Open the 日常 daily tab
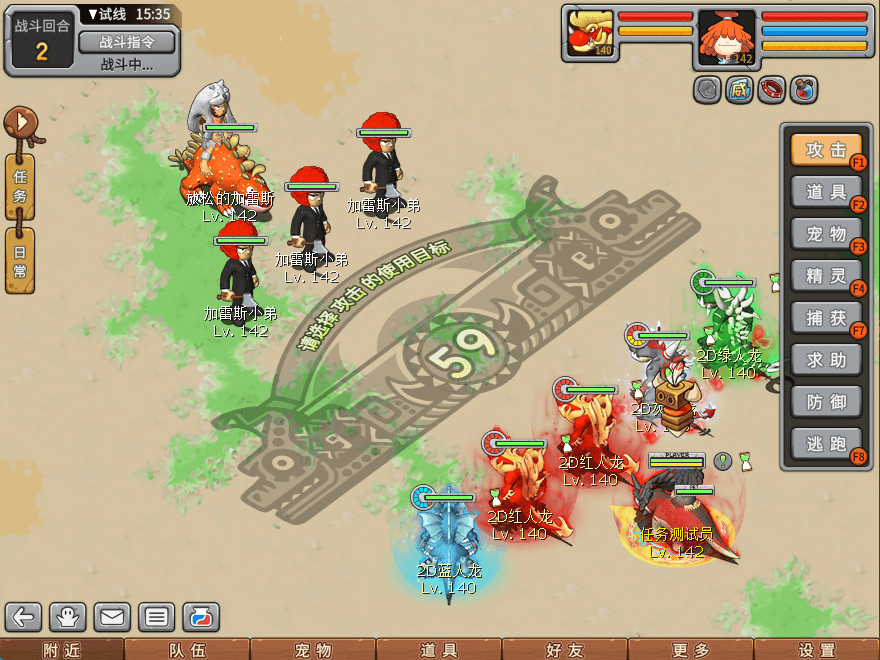Viewport: 880px width, 660px height. point(20,260)
